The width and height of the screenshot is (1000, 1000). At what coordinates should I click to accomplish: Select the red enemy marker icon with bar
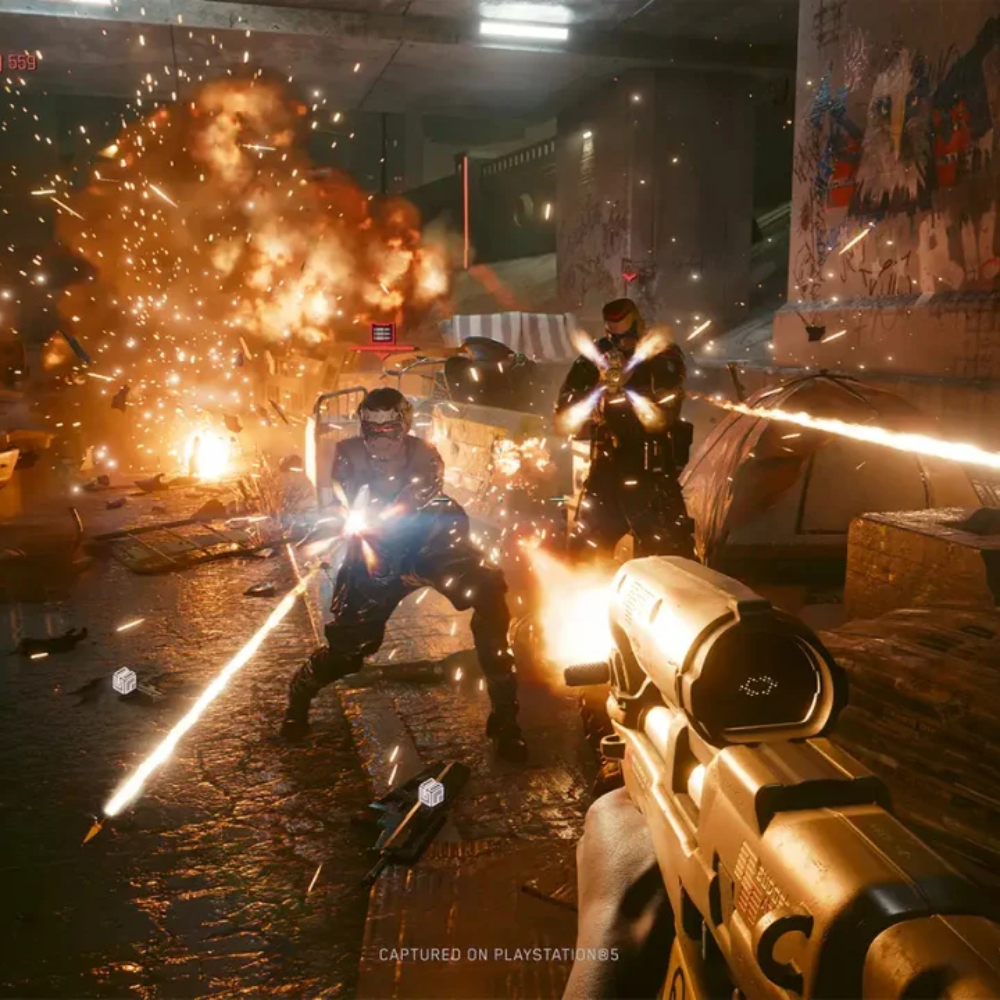click(x=382, y=335)
